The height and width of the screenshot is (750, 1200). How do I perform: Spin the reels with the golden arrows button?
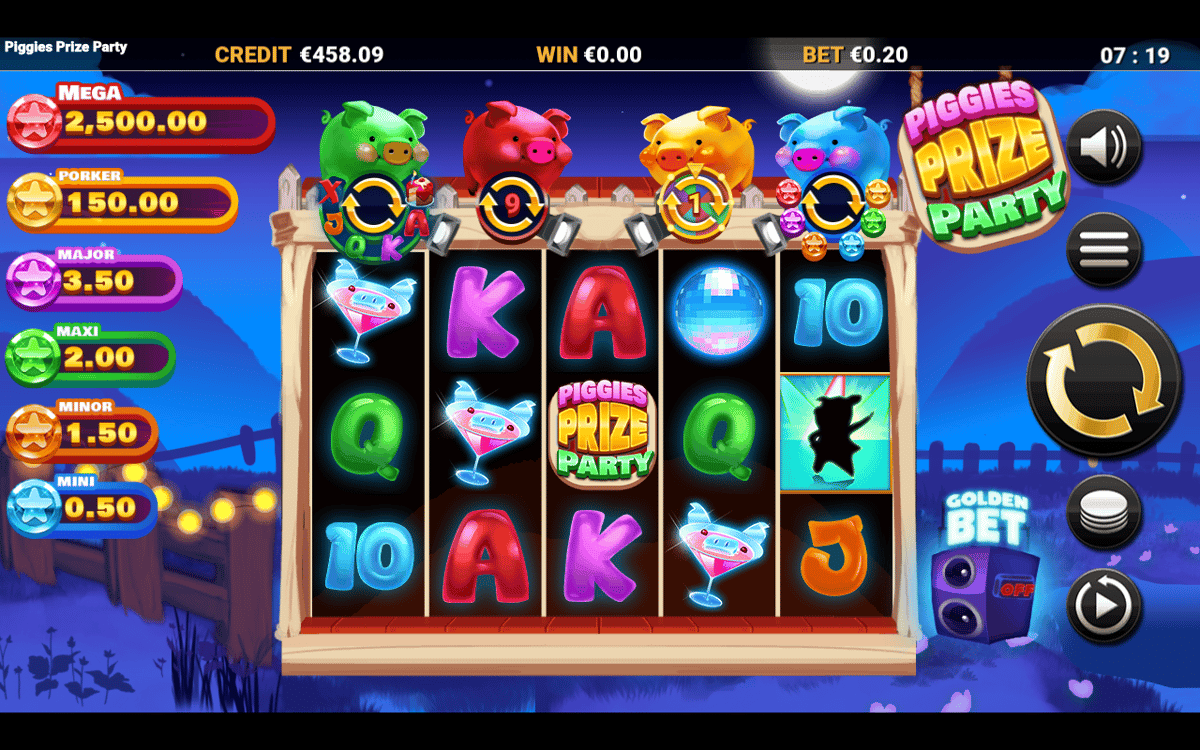point(1103,381)
